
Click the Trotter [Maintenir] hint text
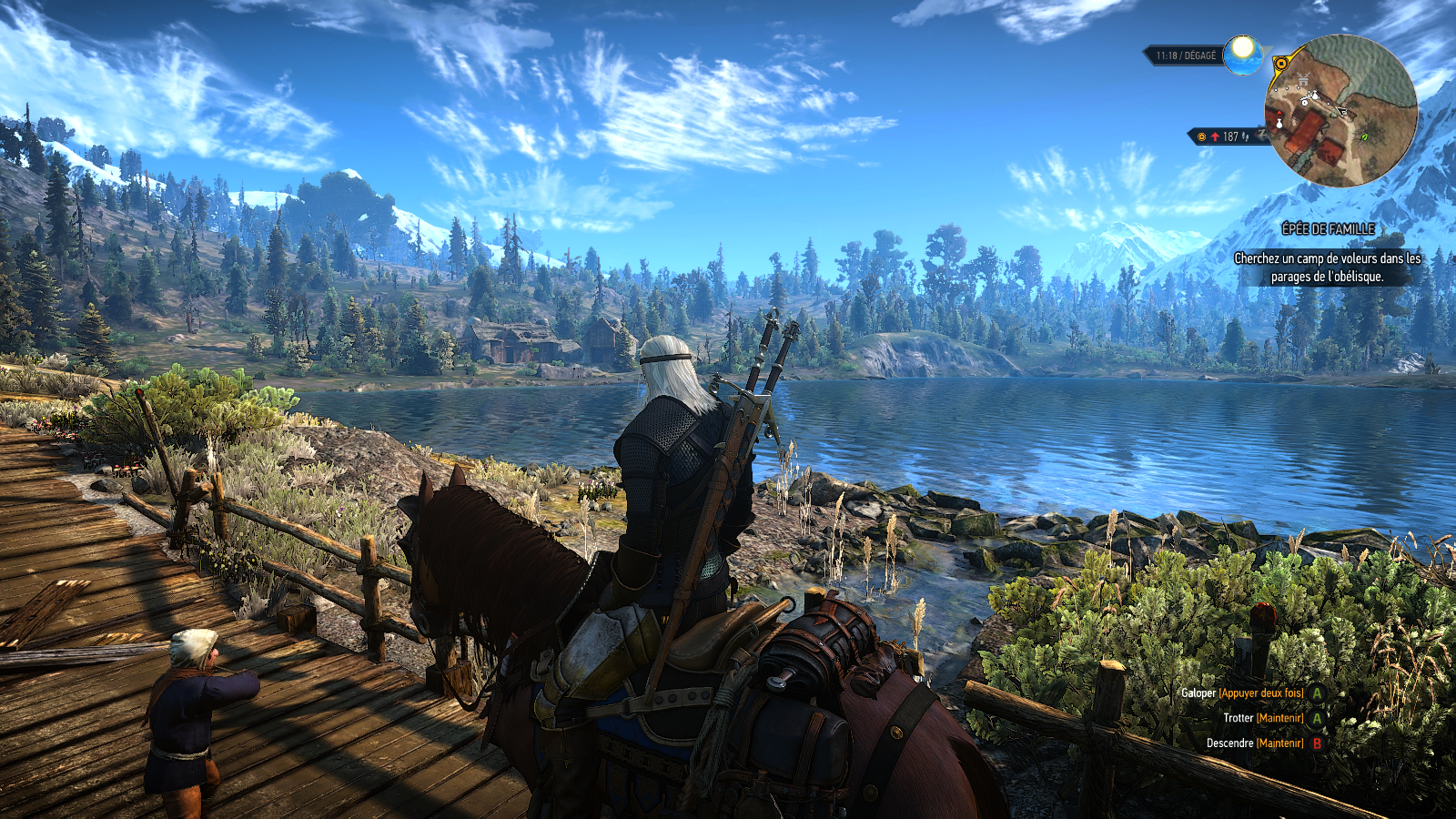pyautogui.click(x=1262, y=717)
